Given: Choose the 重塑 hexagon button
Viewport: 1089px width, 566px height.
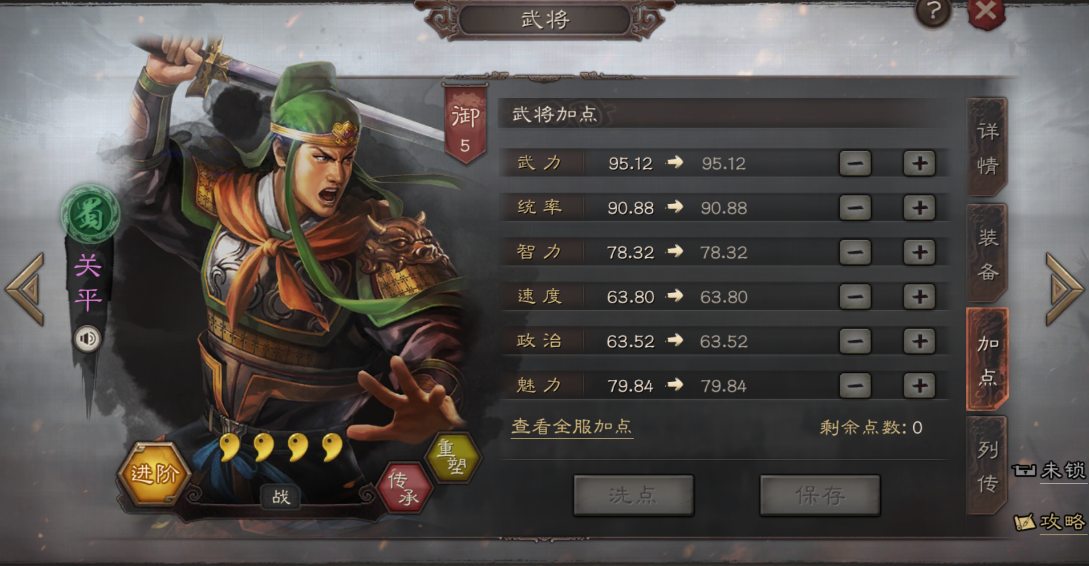Looking at the screenshot, I should [453, 459].
